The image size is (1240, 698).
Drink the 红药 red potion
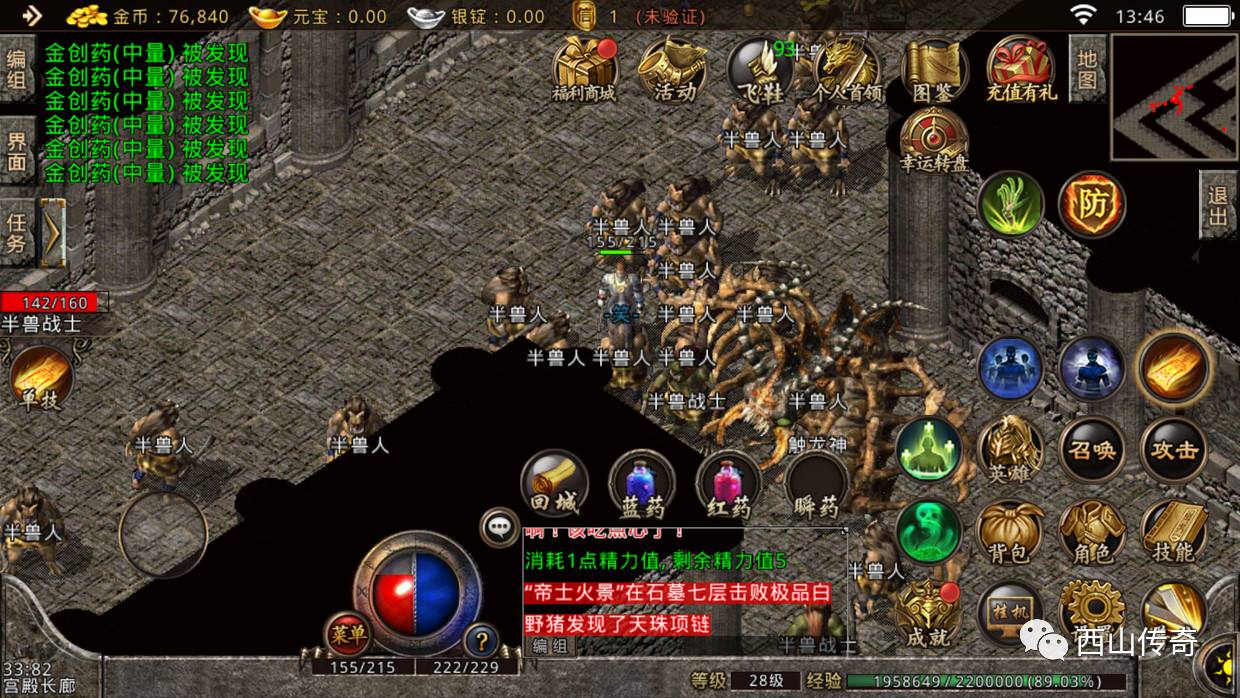(729, 485)
